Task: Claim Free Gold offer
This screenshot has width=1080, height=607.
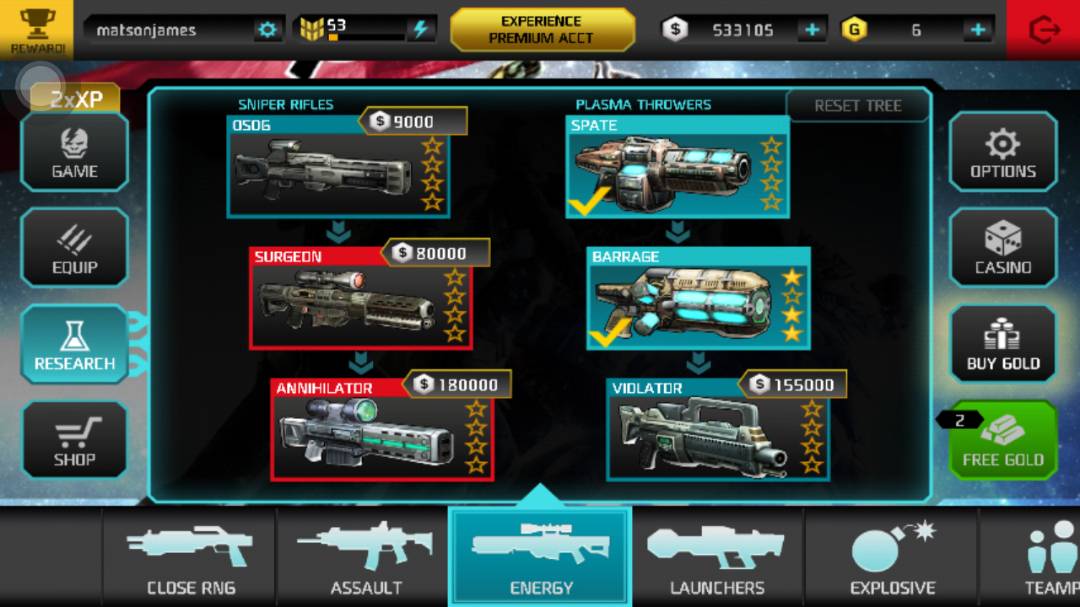Action: (x=1003, y=441)
